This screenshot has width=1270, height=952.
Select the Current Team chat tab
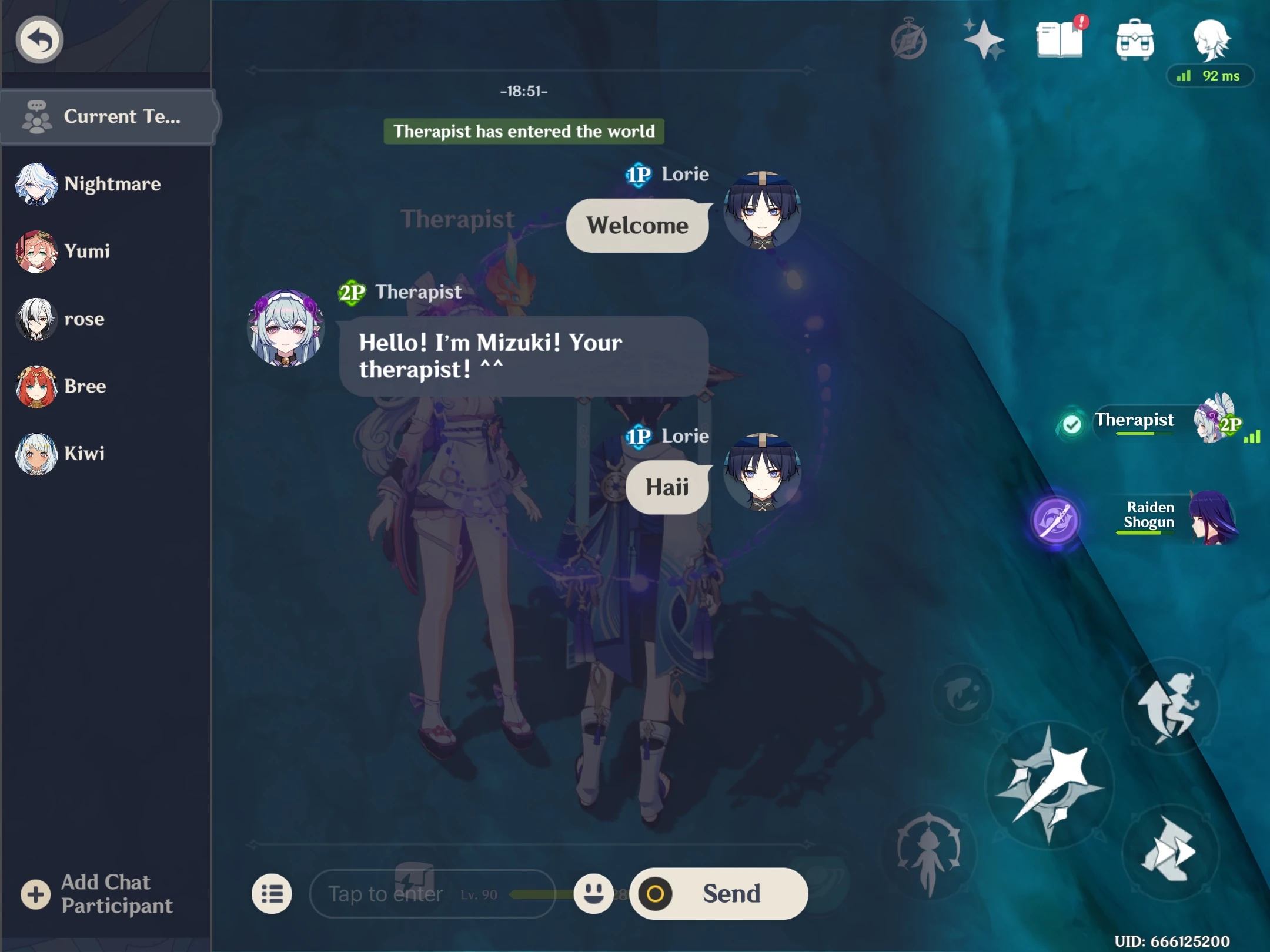point(108,116)
